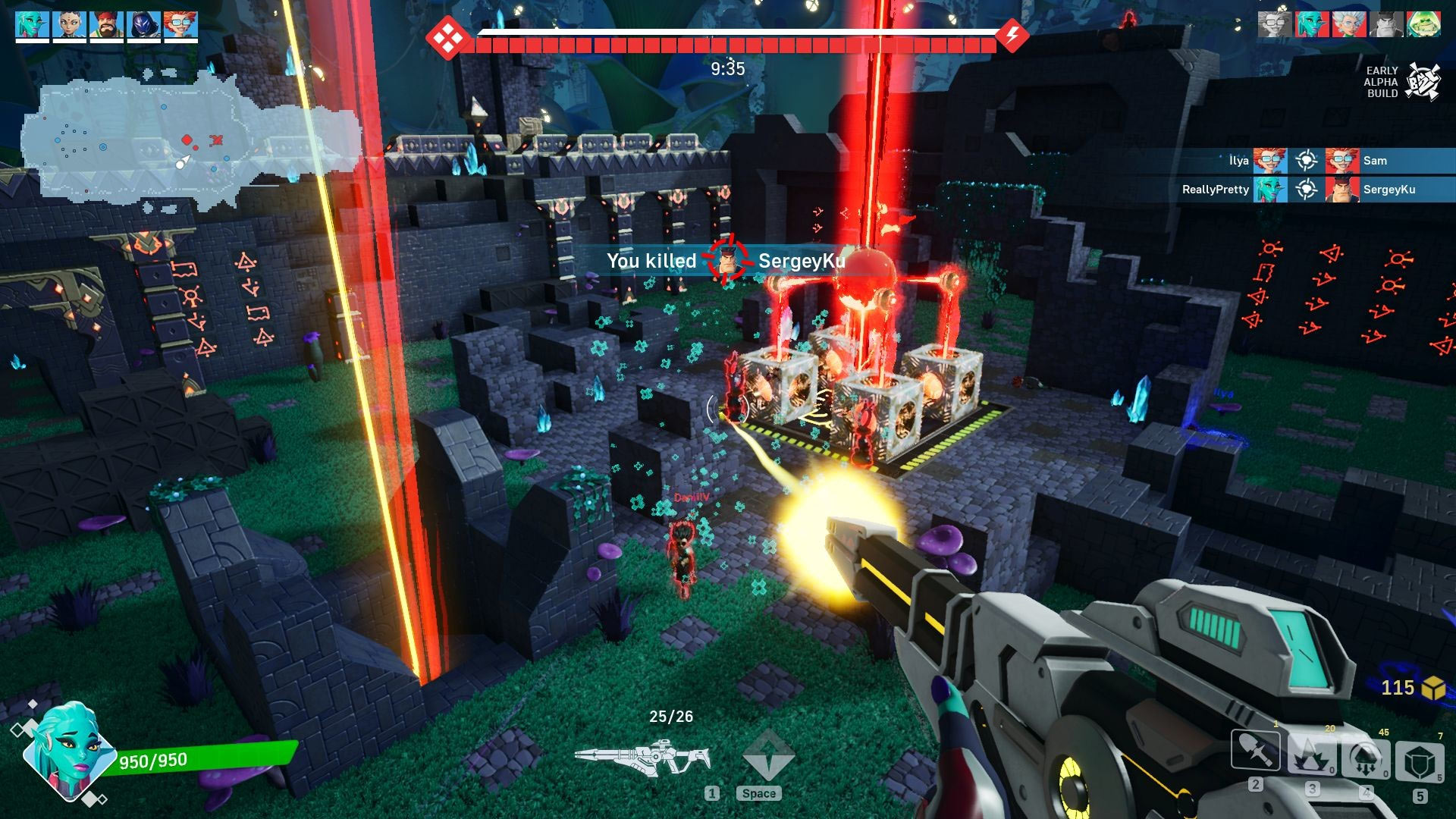Click the gold cube resource counter icon
Viewport: 1456px width, 819px height.
pos(1432,688)
